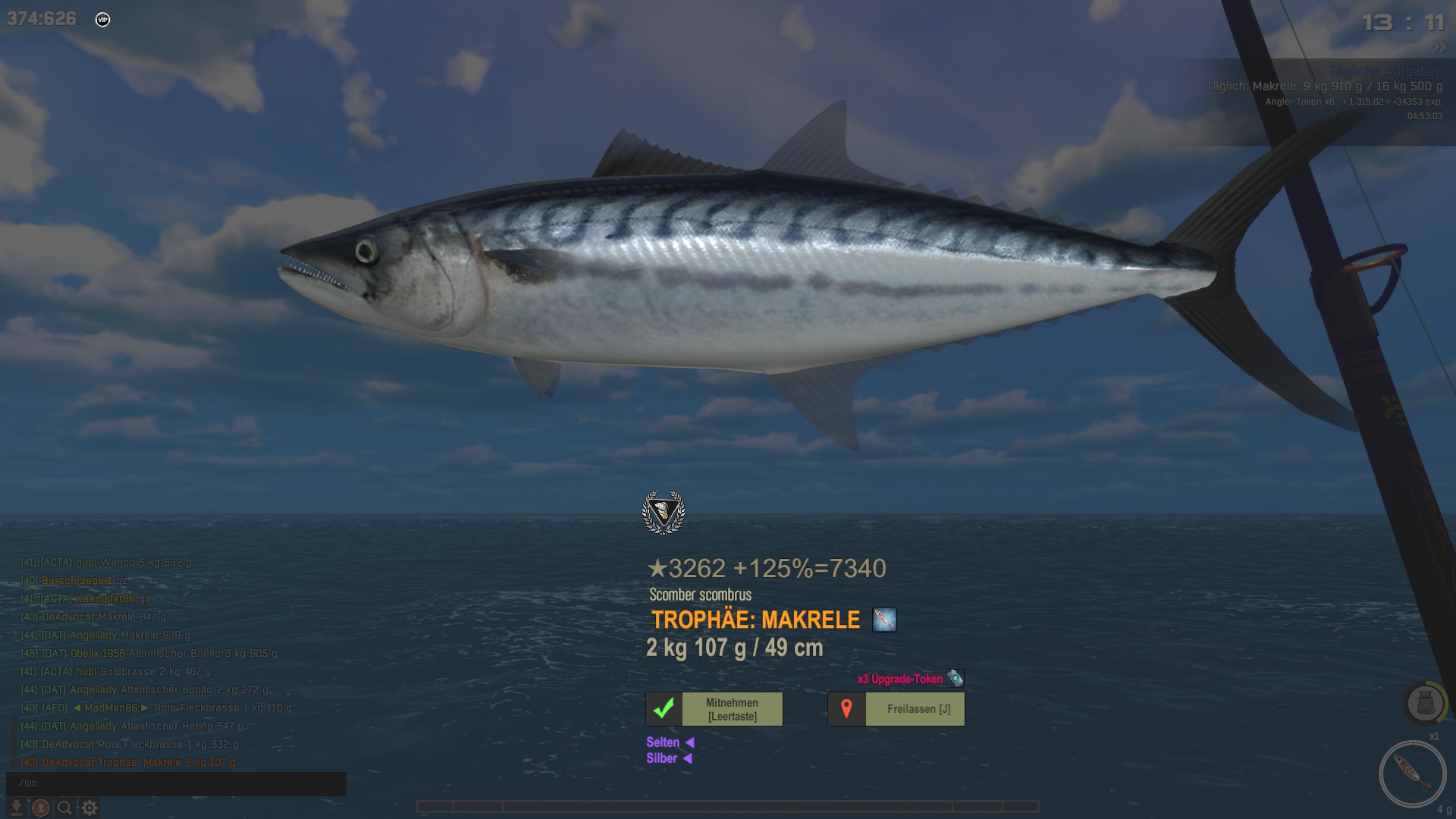Screen dimensions: 1456x819
Task: Click Barschjaeger1's name in chat
Action: coord(77,581)
